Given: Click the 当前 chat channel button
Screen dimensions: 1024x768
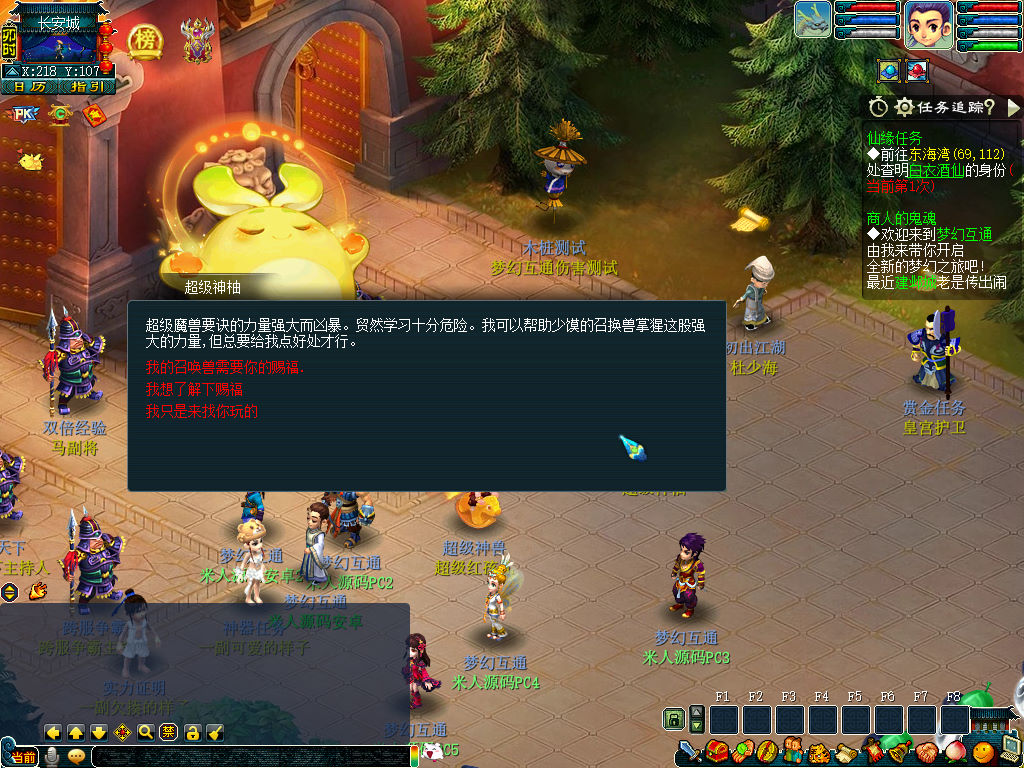Looking at the screenshot, I should pos(24,757).
